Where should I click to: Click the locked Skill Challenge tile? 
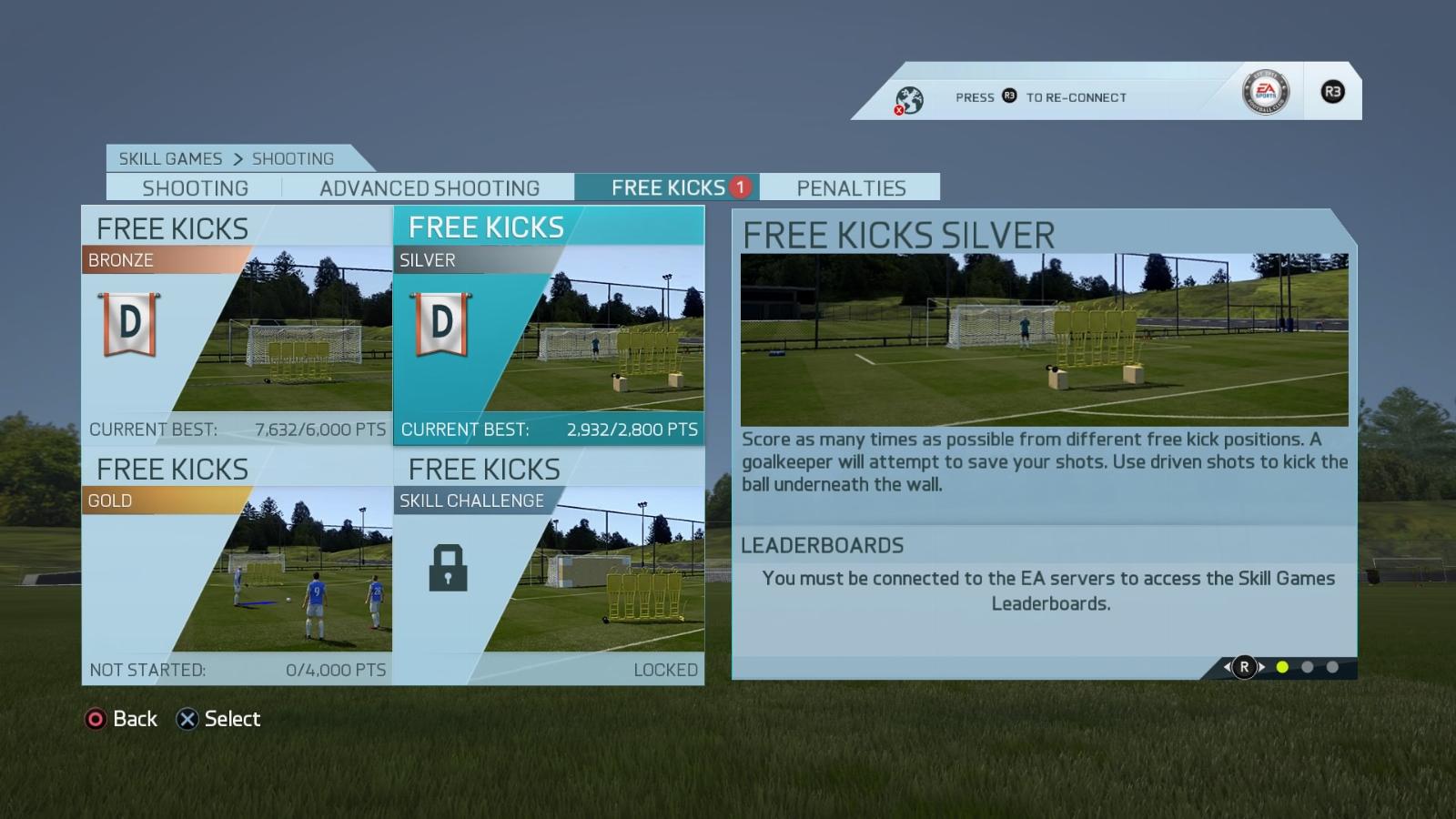(549, 566)
